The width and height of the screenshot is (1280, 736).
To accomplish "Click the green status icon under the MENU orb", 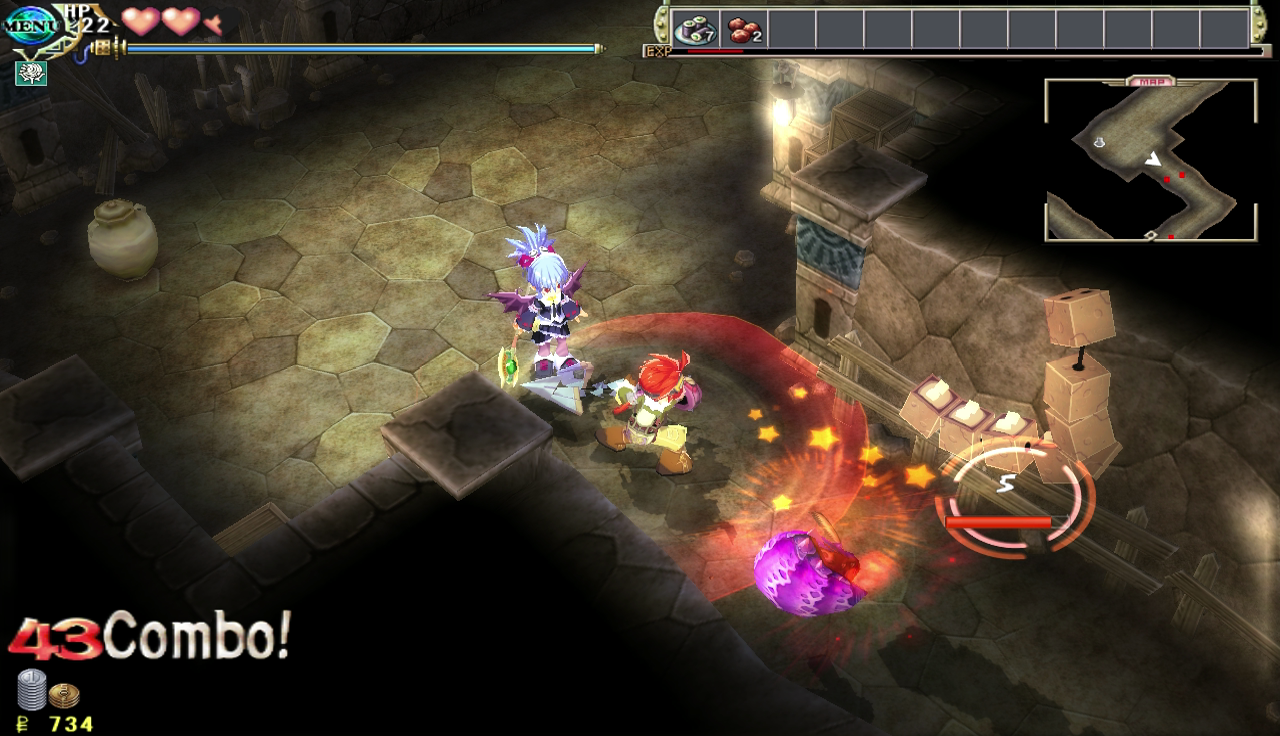I will point(30,73).
